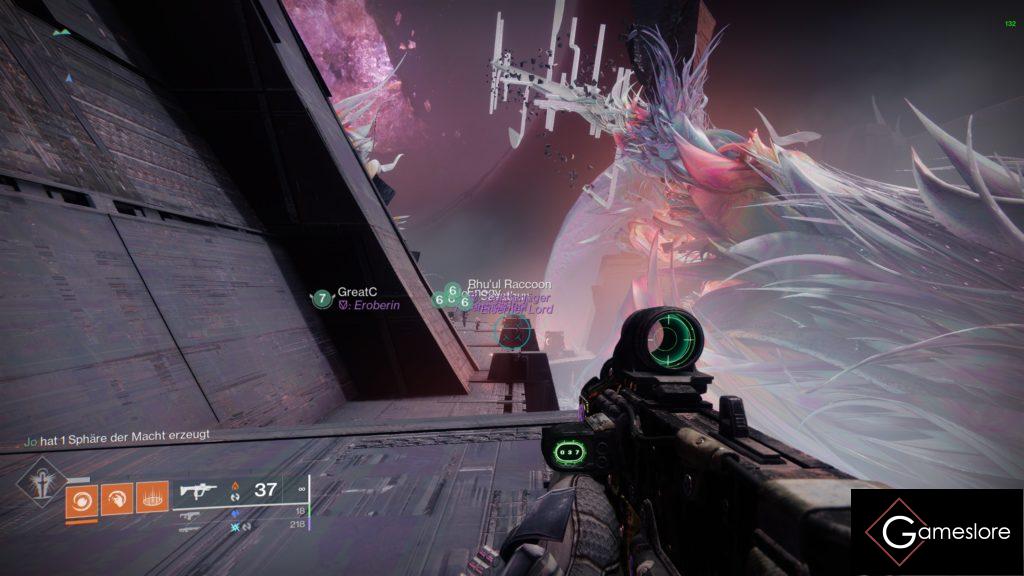The width and height of the screenshot is (1024, 576).
Task: Trigger the orange fist melee ability
Action: [116, 498]
